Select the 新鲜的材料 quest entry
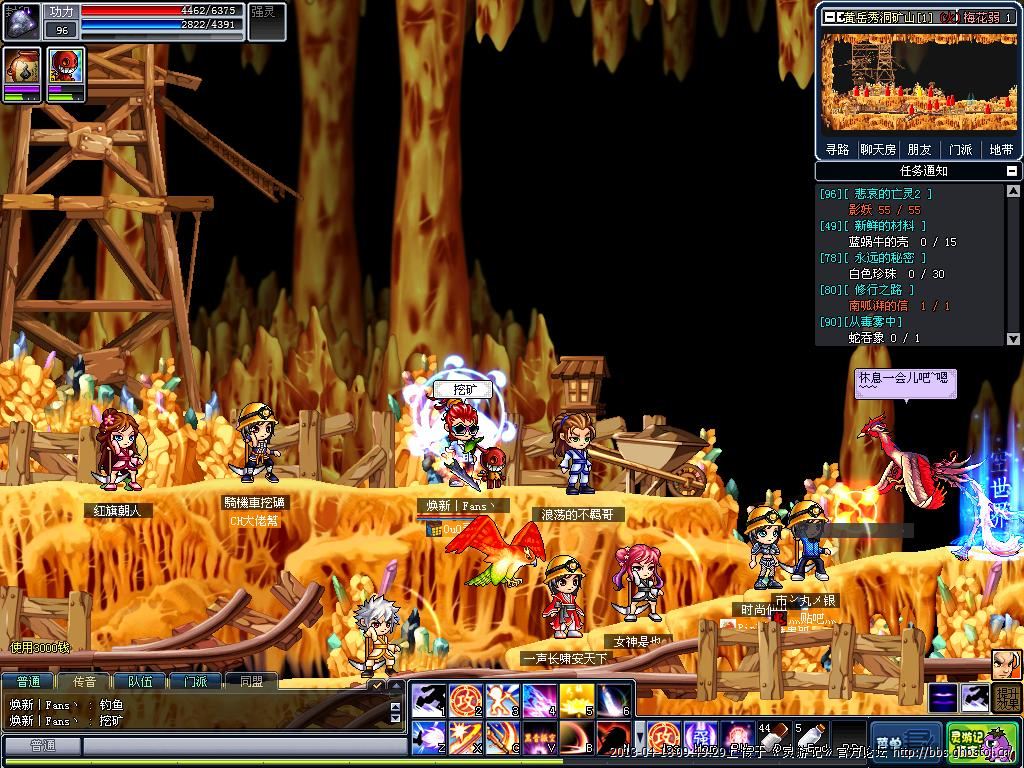Viewport: 1024px width, 768px height. 873,226
